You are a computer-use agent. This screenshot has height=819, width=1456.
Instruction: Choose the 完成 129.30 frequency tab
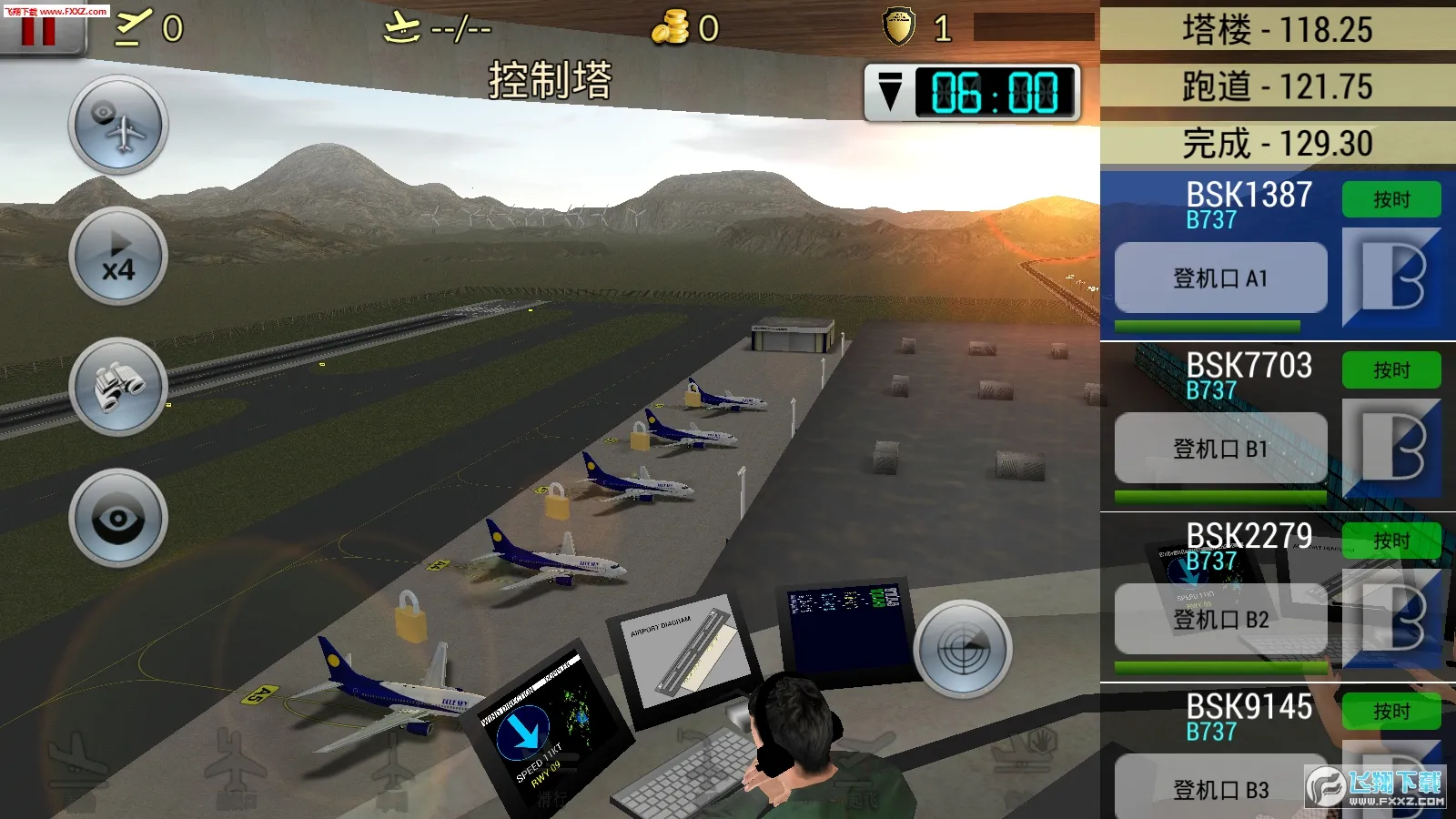pyautogui.click(x=1277, y=143)
